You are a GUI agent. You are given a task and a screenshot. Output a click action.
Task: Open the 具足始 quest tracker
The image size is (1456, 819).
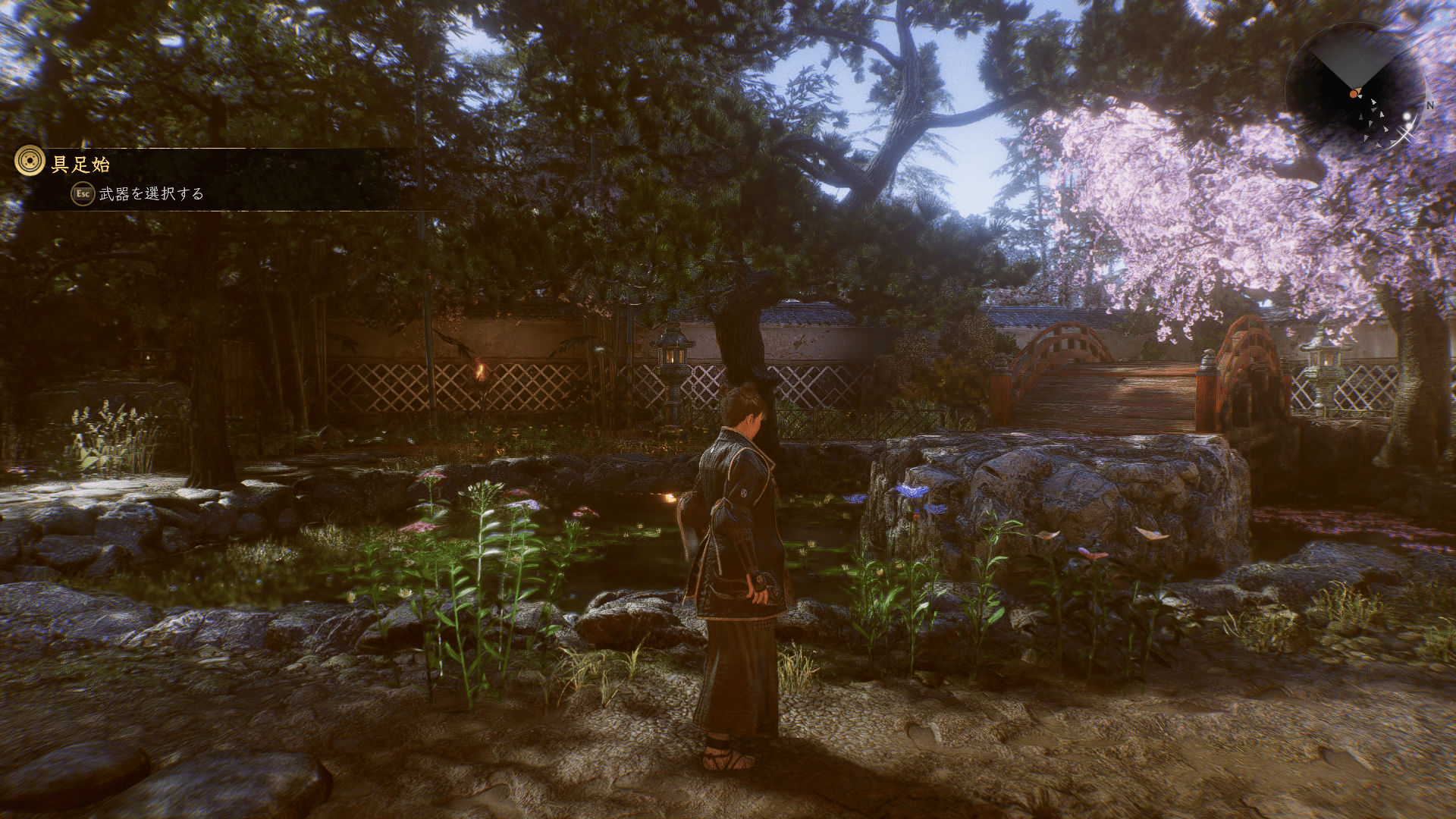coord(81,164)
